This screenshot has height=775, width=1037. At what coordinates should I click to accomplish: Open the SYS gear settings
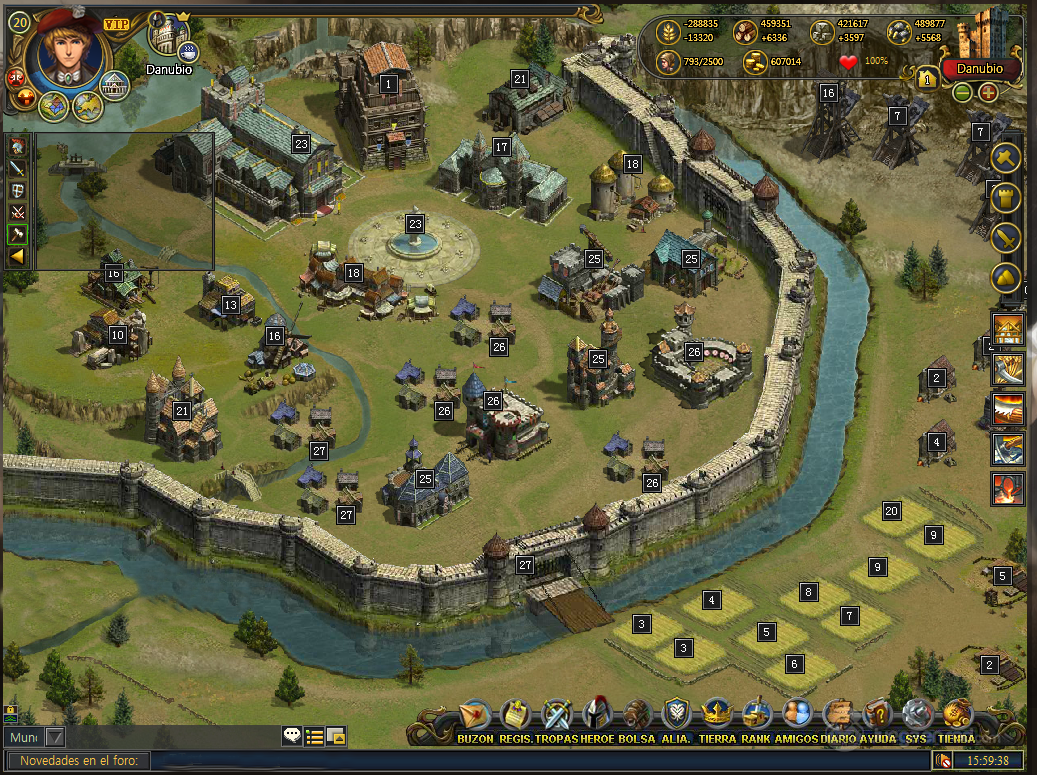(x=917, y=716)
